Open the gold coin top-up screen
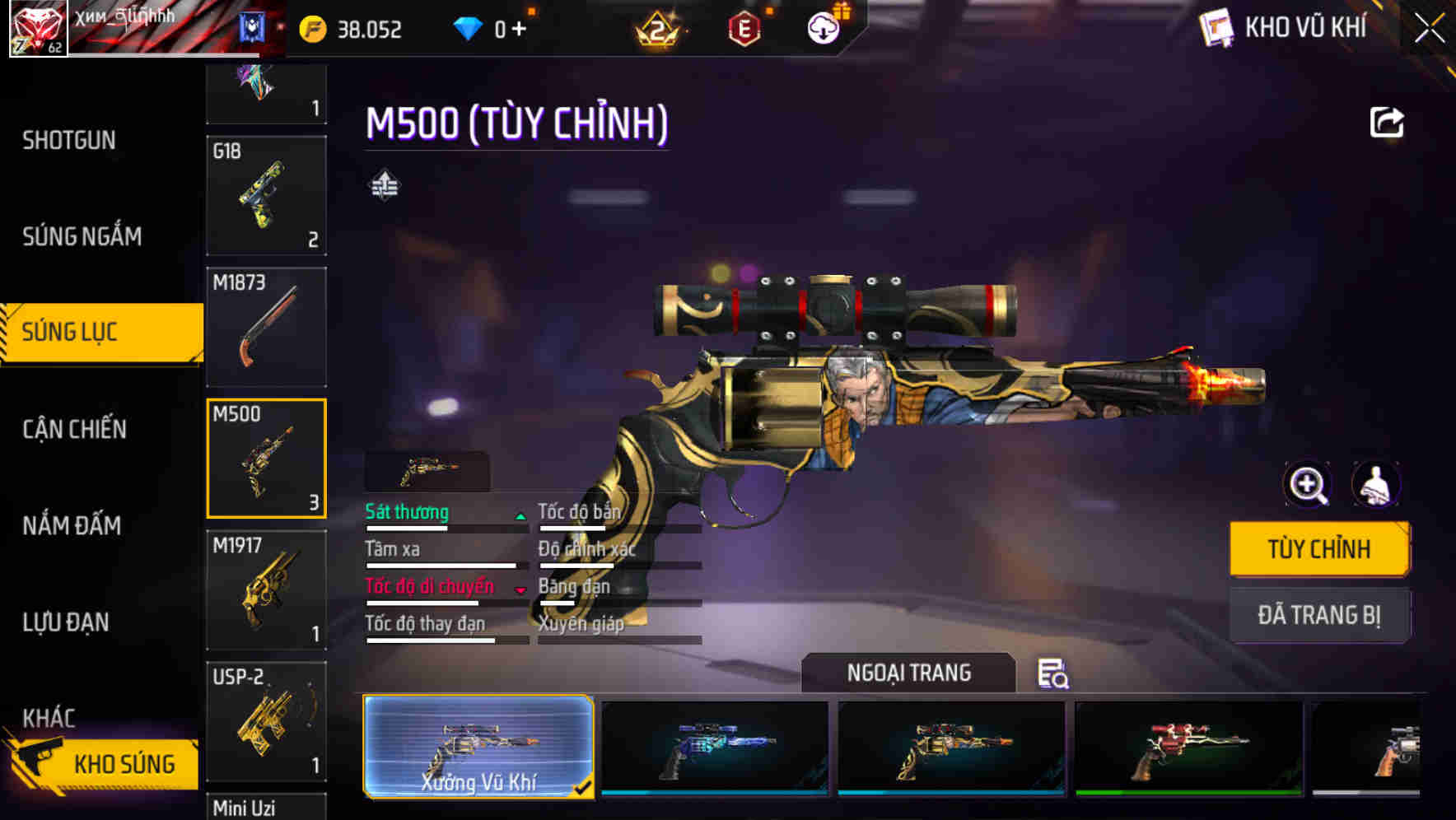The image size is (1456, 820). (313, 28)
